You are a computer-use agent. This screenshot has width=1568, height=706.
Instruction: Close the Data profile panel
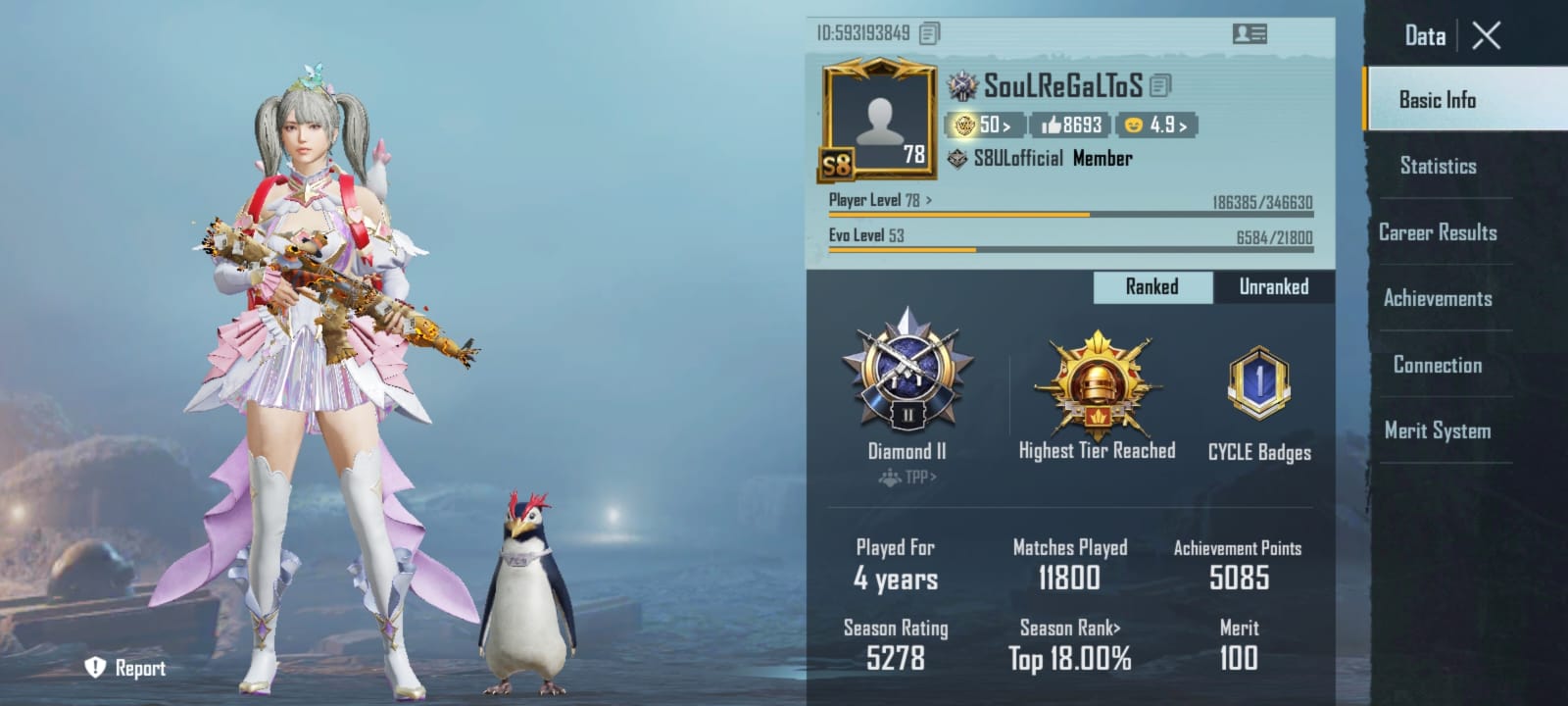point(1486,36)
